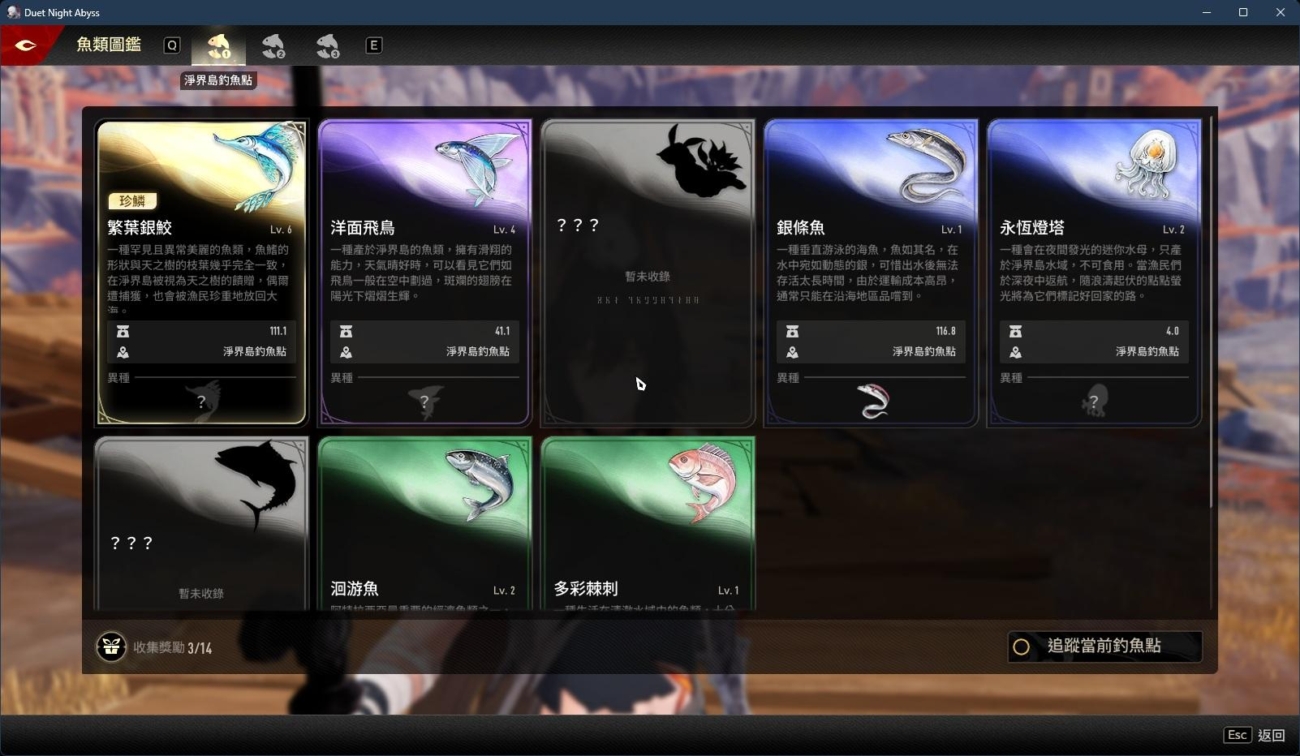The image size is (1300, 756).
Task: Open the 淨界島釣魚點 tooltip tab
Action: (218, 80)
